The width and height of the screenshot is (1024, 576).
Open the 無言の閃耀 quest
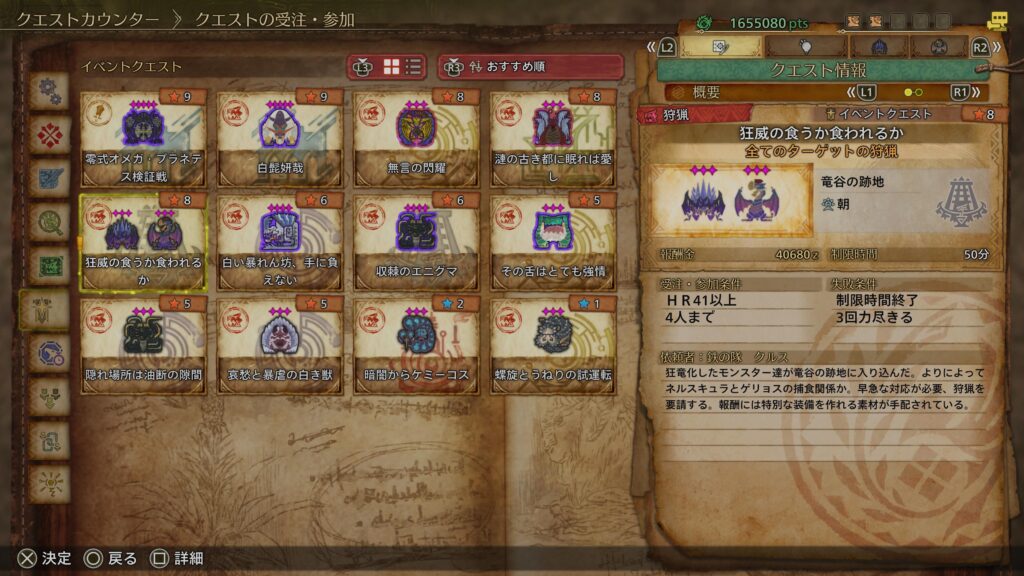(x=417, y=138)
